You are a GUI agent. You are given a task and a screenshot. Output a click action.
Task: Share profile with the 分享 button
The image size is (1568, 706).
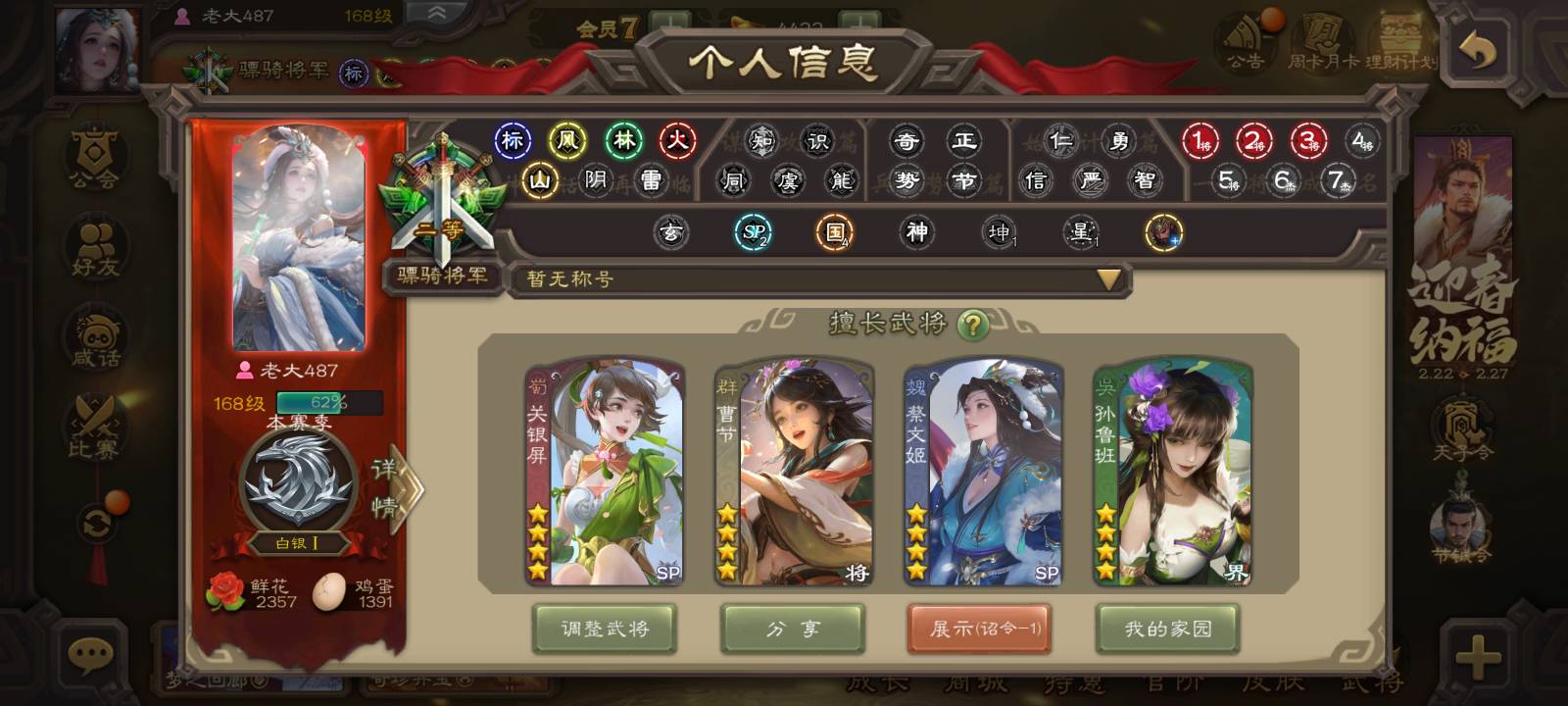pos(792,629)
